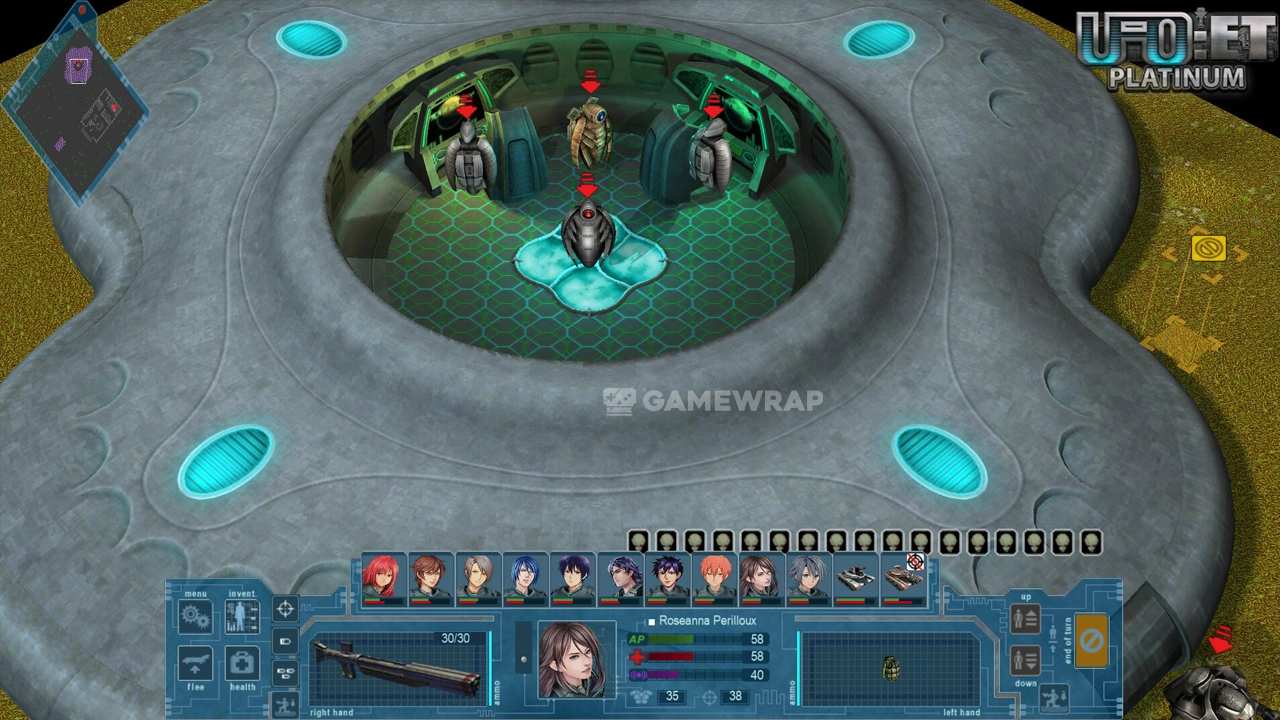
Task: End the current turn
Action: tap(1091, 640)
